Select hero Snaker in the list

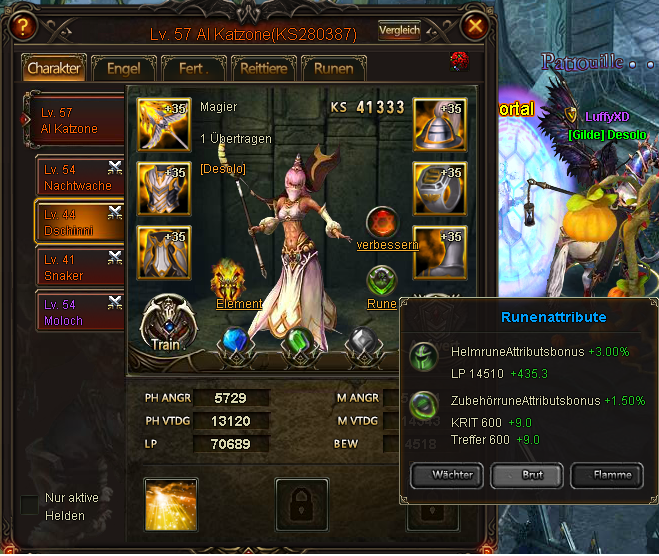click(x=76, y=267)
